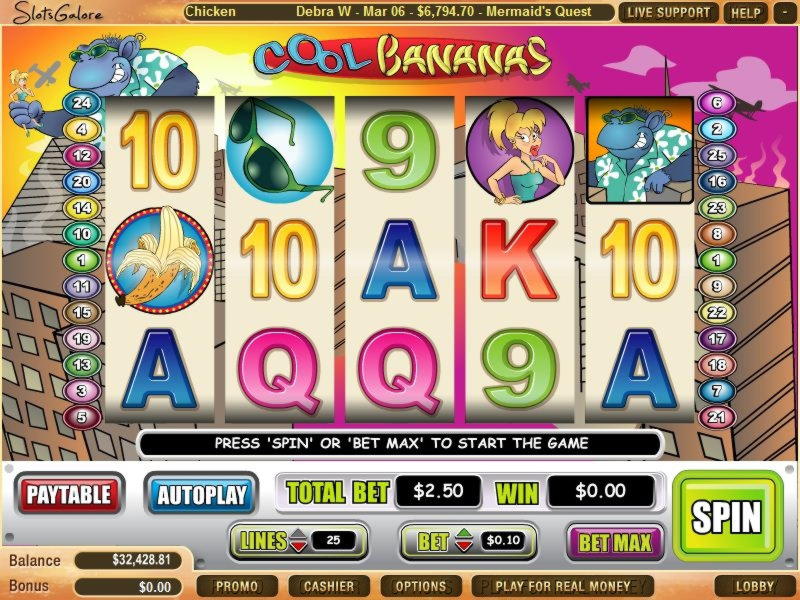Select payline marker 6

click(716, 102)
